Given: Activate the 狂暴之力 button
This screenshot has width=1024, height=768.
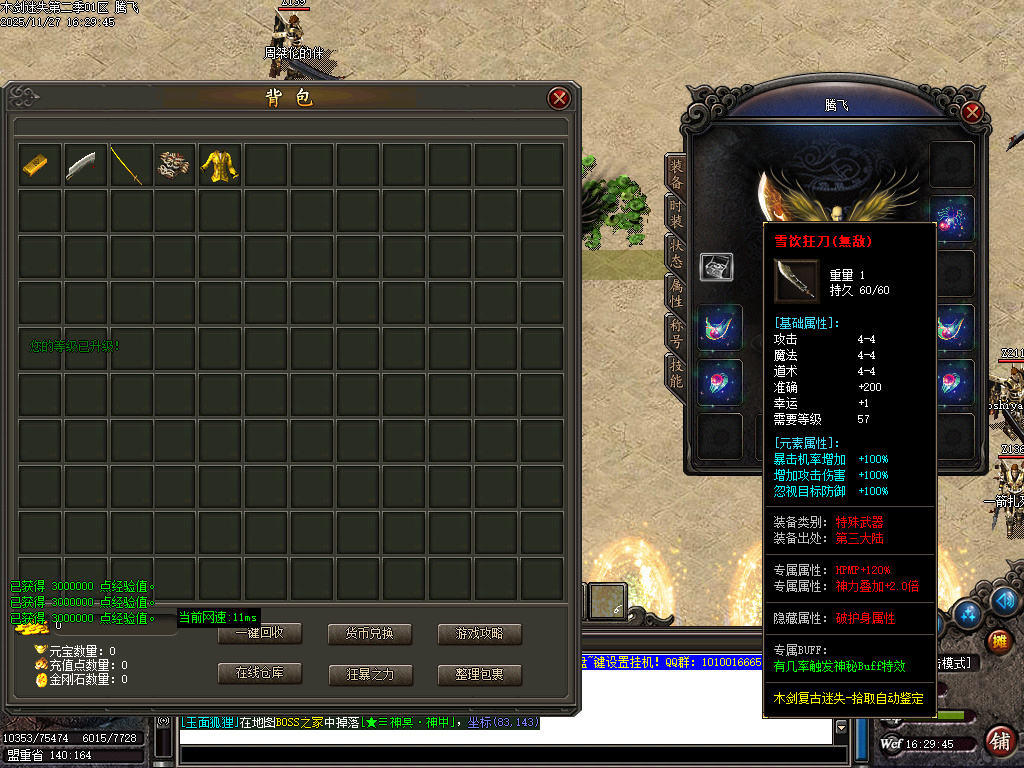Looking at the screenshot, I should tap(369, 674).
